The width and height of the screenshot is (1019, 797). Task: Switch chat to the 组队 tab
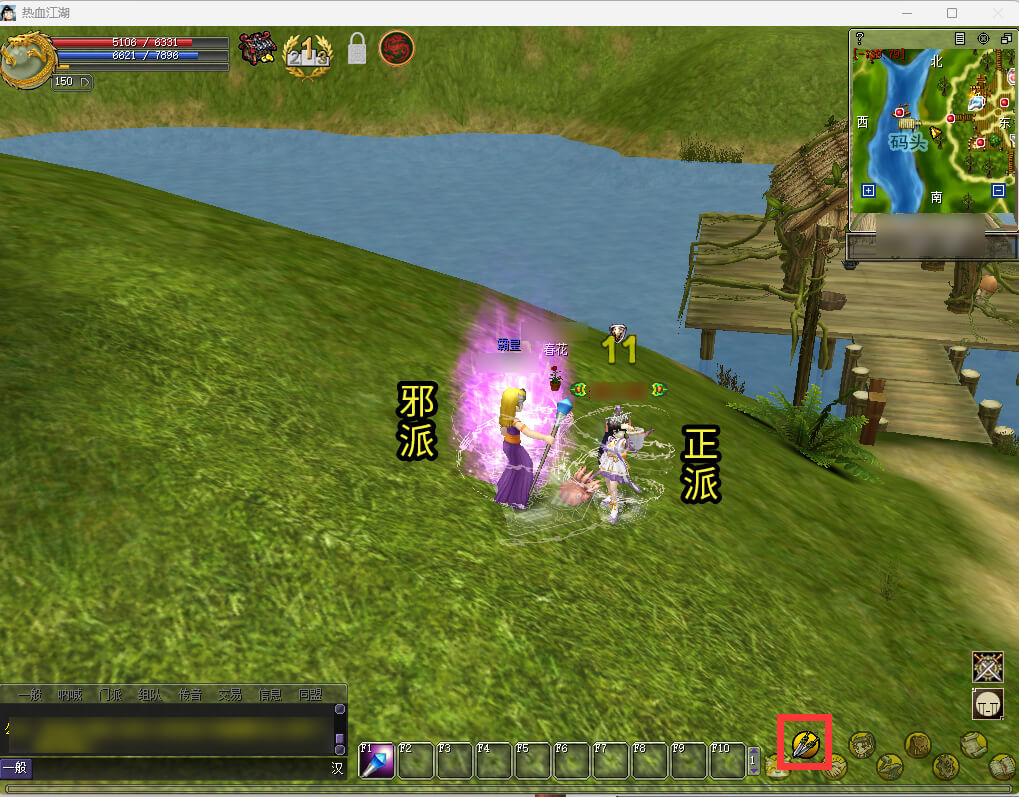pos(150,694)
